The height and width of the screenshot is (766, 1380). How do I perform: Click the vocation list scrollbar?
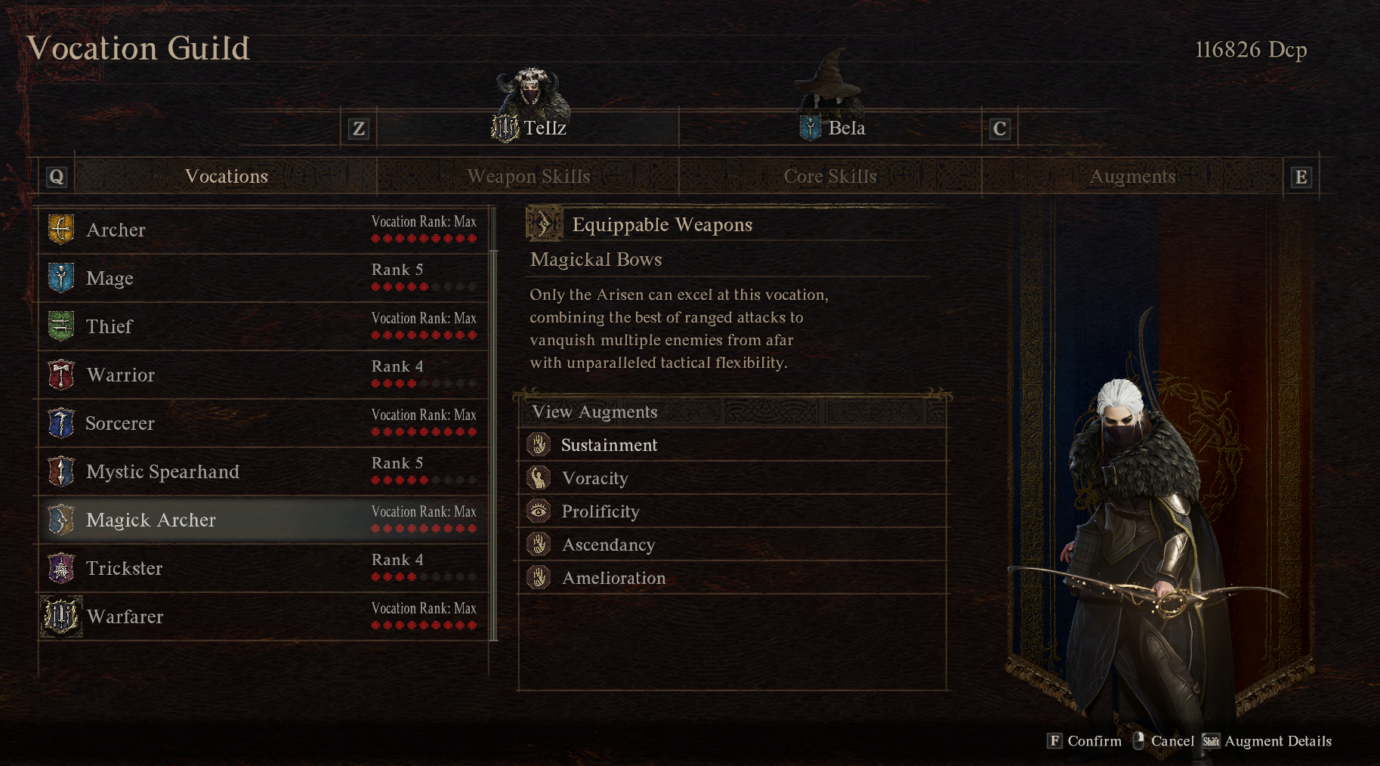(x=493, y=420)
